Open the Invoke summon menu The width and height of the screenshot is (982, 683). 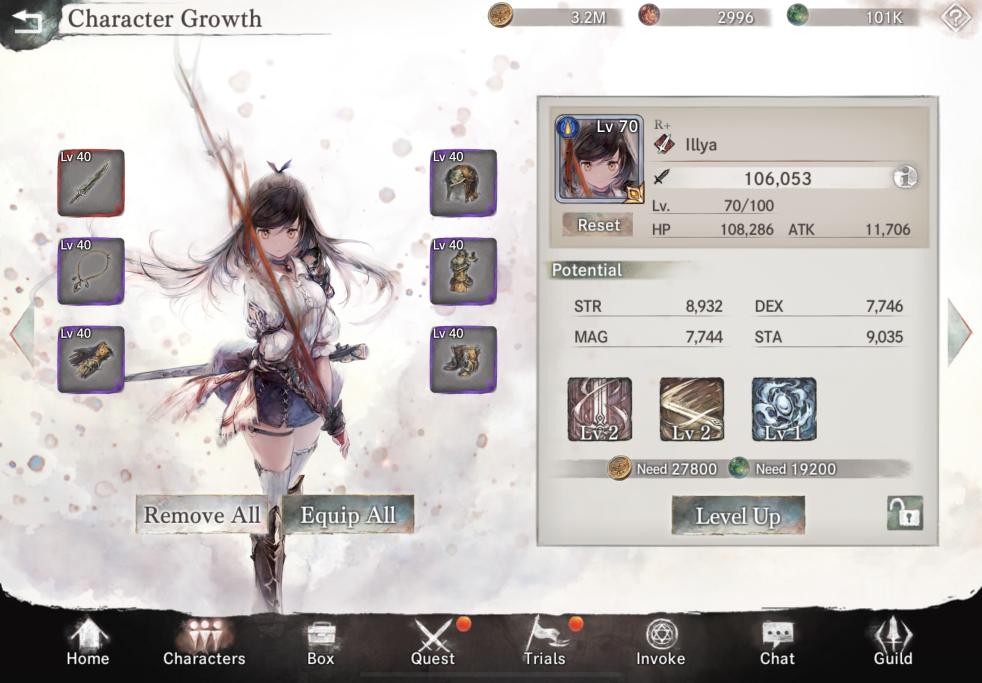click(x=661, y=643)
